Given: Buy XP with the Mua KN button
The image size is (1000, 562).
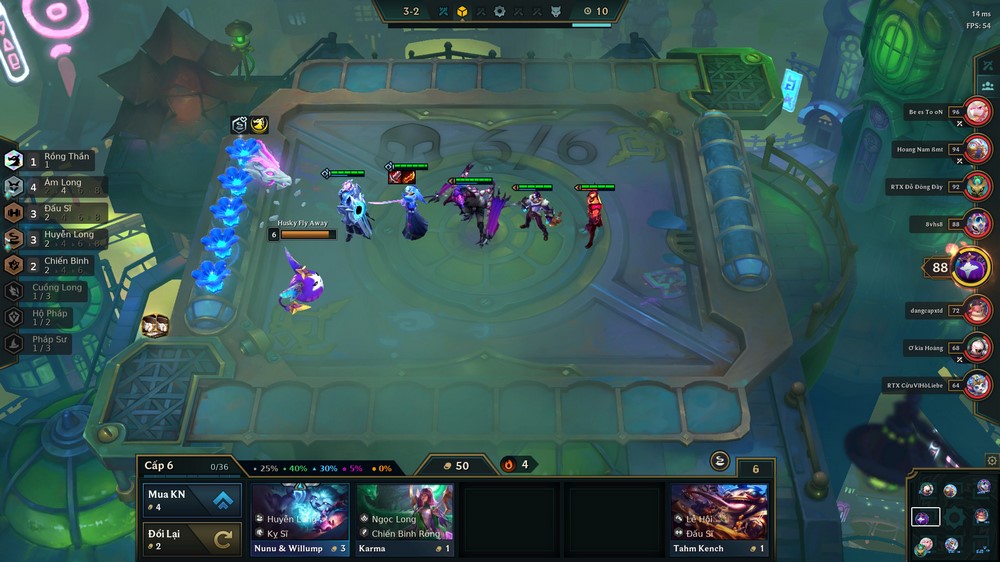Looking at the screenshot, I should click(x=193, y=500).
